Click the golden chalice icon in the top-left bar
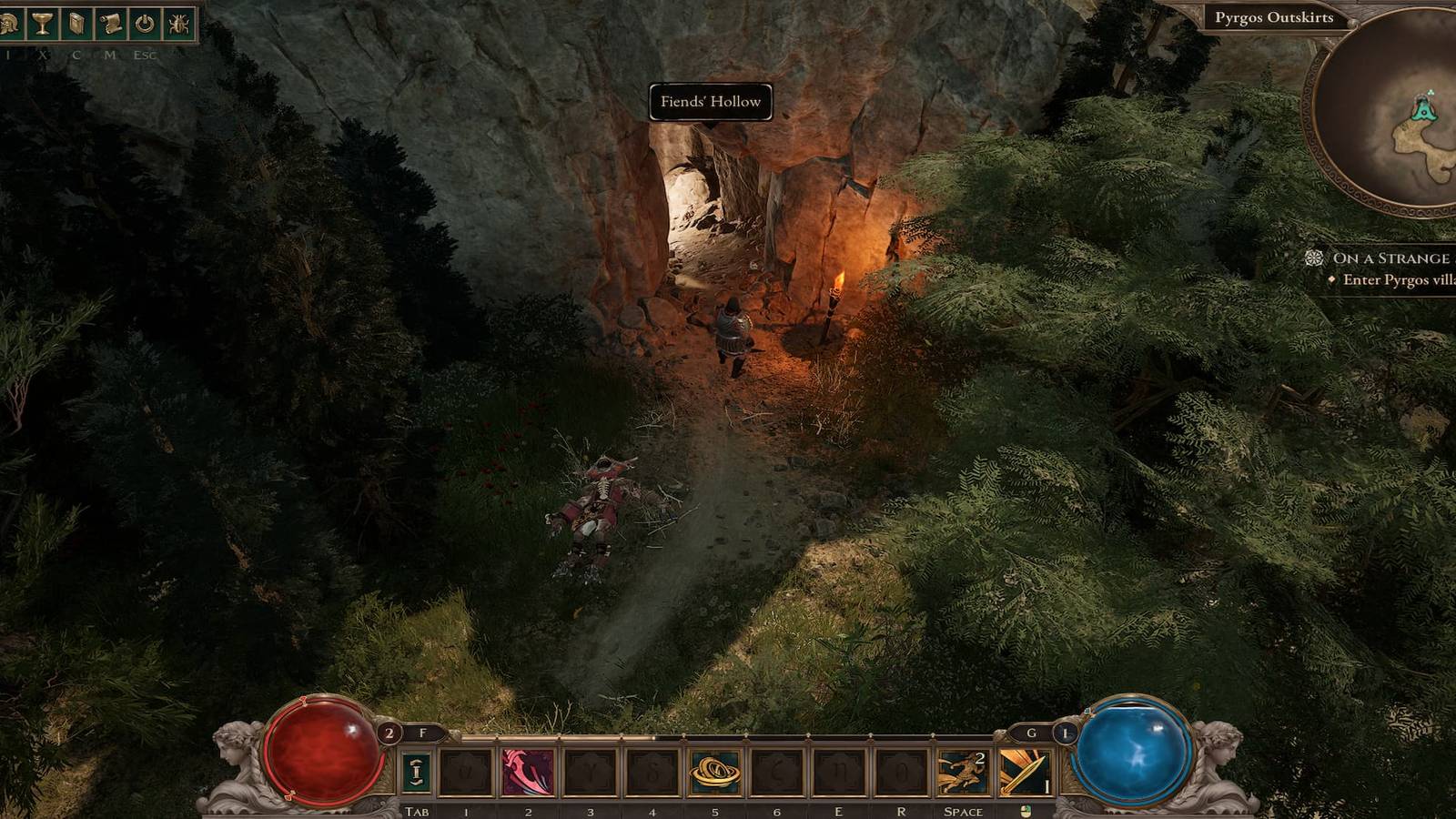The image size is (1456, 819). pyautogui.click(x=43, y=23)
